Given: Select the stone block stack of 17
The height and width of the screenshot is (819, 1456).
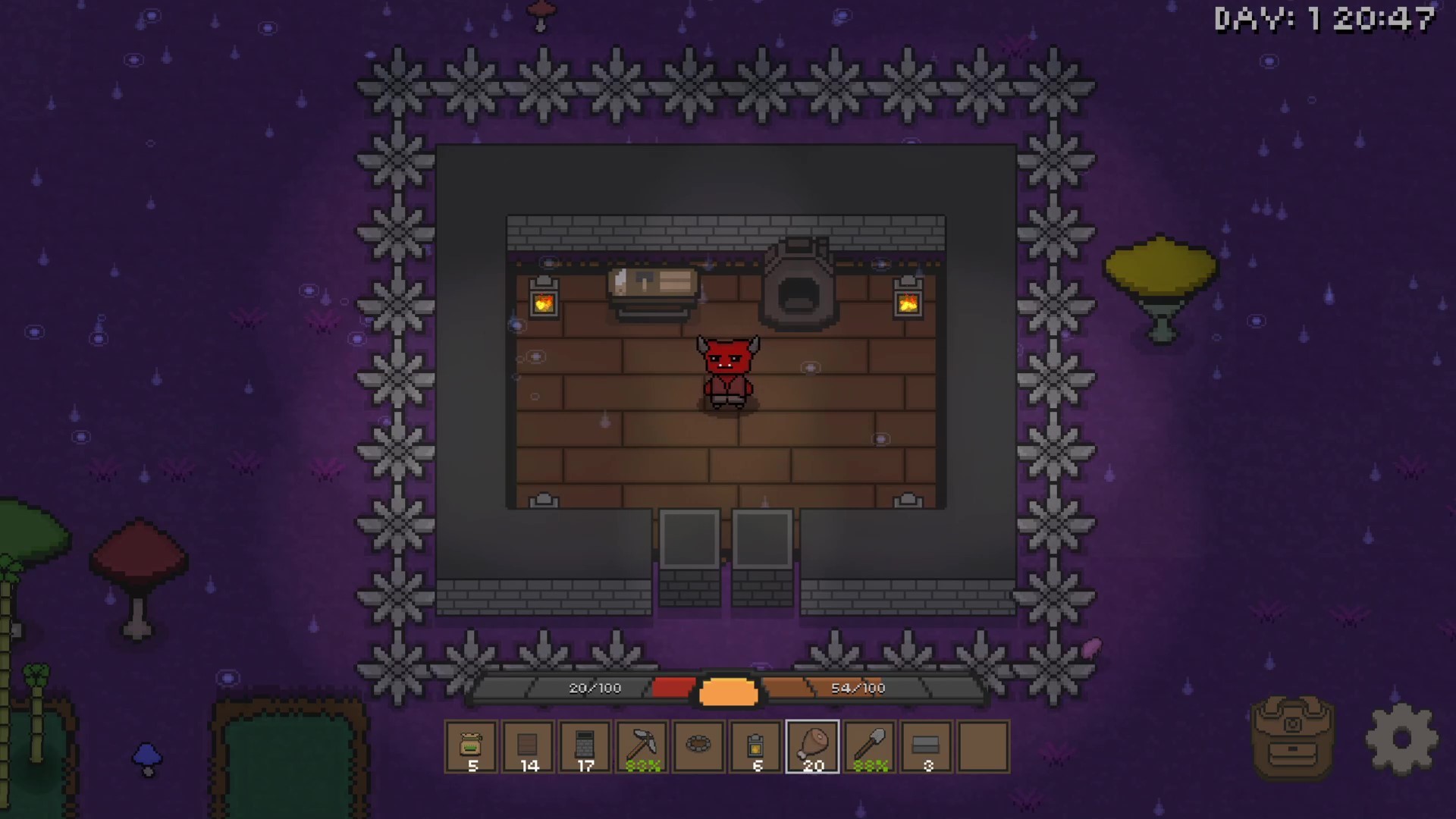Looking at the screenshot, I should pos(585,747).
